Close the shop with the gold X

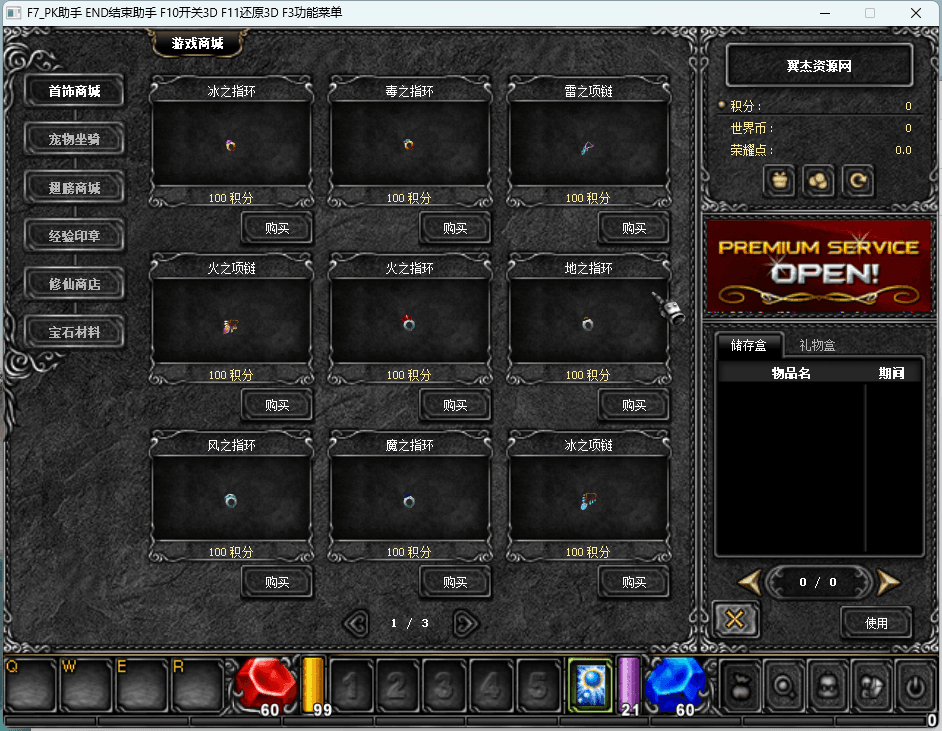735,620
